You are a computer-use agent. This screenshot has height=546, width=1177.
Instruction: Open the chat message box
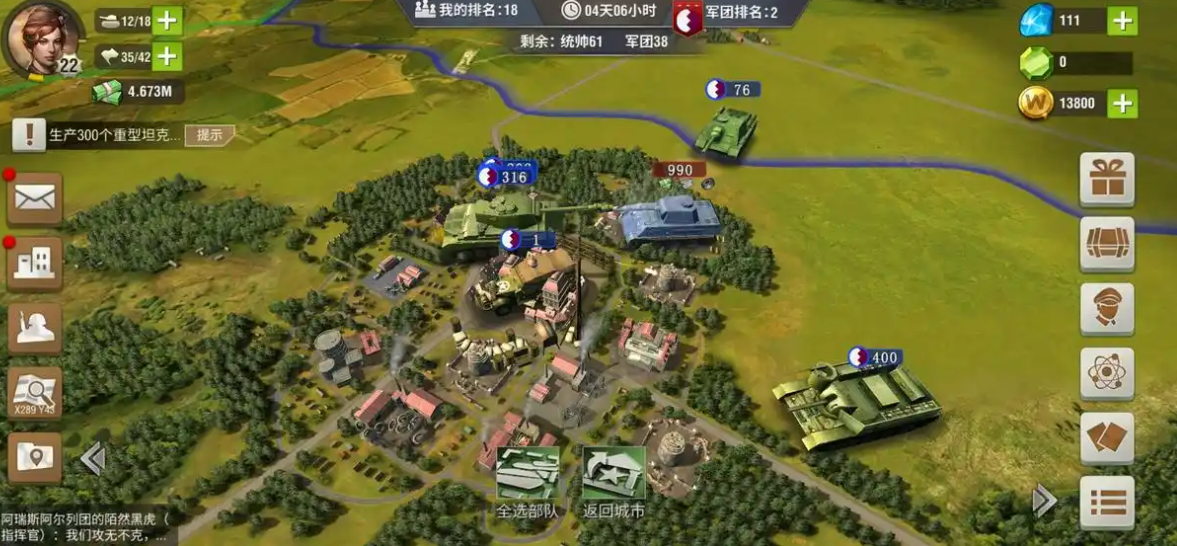[x=85, y=528]
